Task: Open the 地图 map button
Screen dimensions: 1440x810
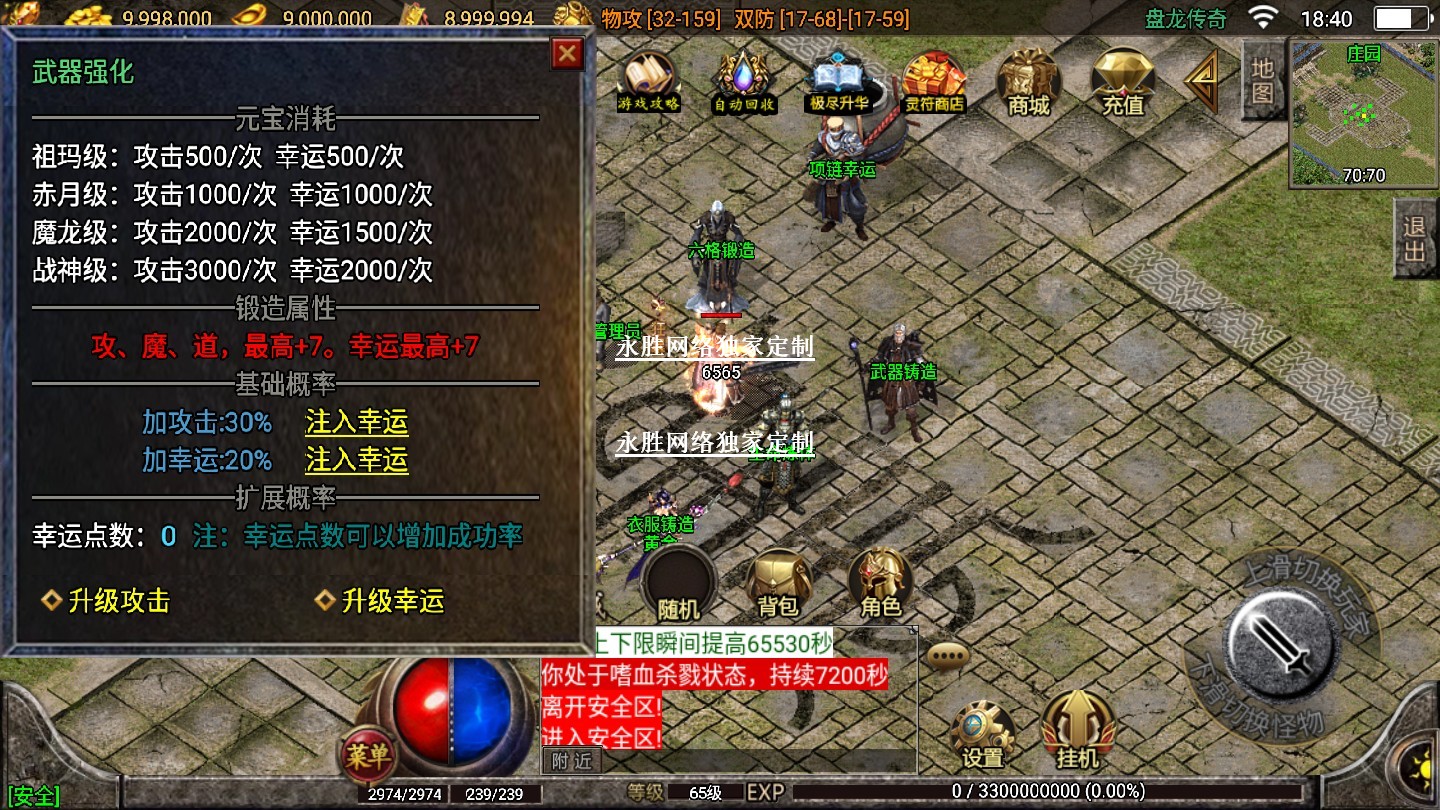Action: (x=1263, y=80)
